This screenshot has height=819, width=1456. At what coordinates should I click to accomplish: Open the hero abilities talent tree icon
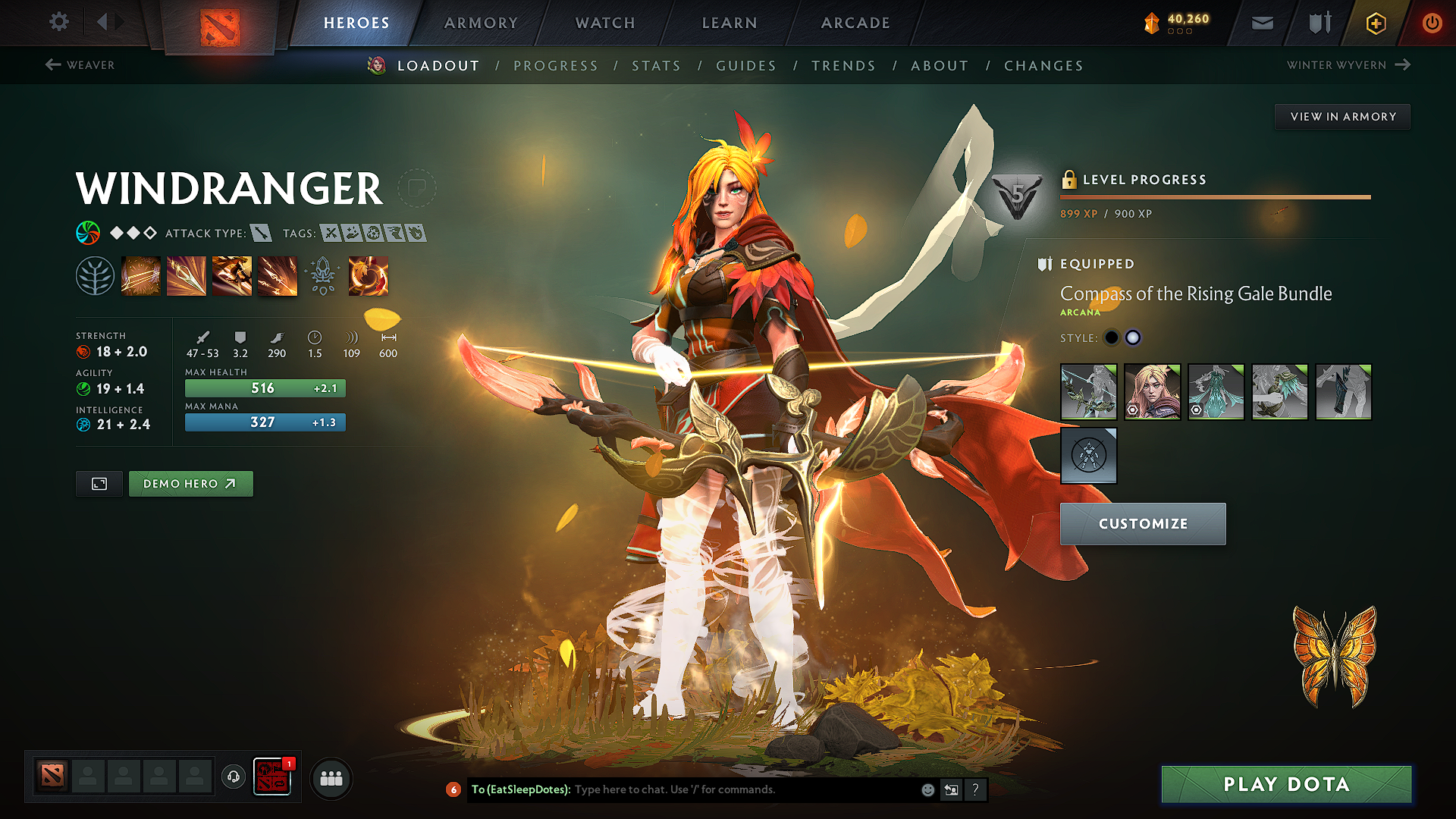pos(94,275)
